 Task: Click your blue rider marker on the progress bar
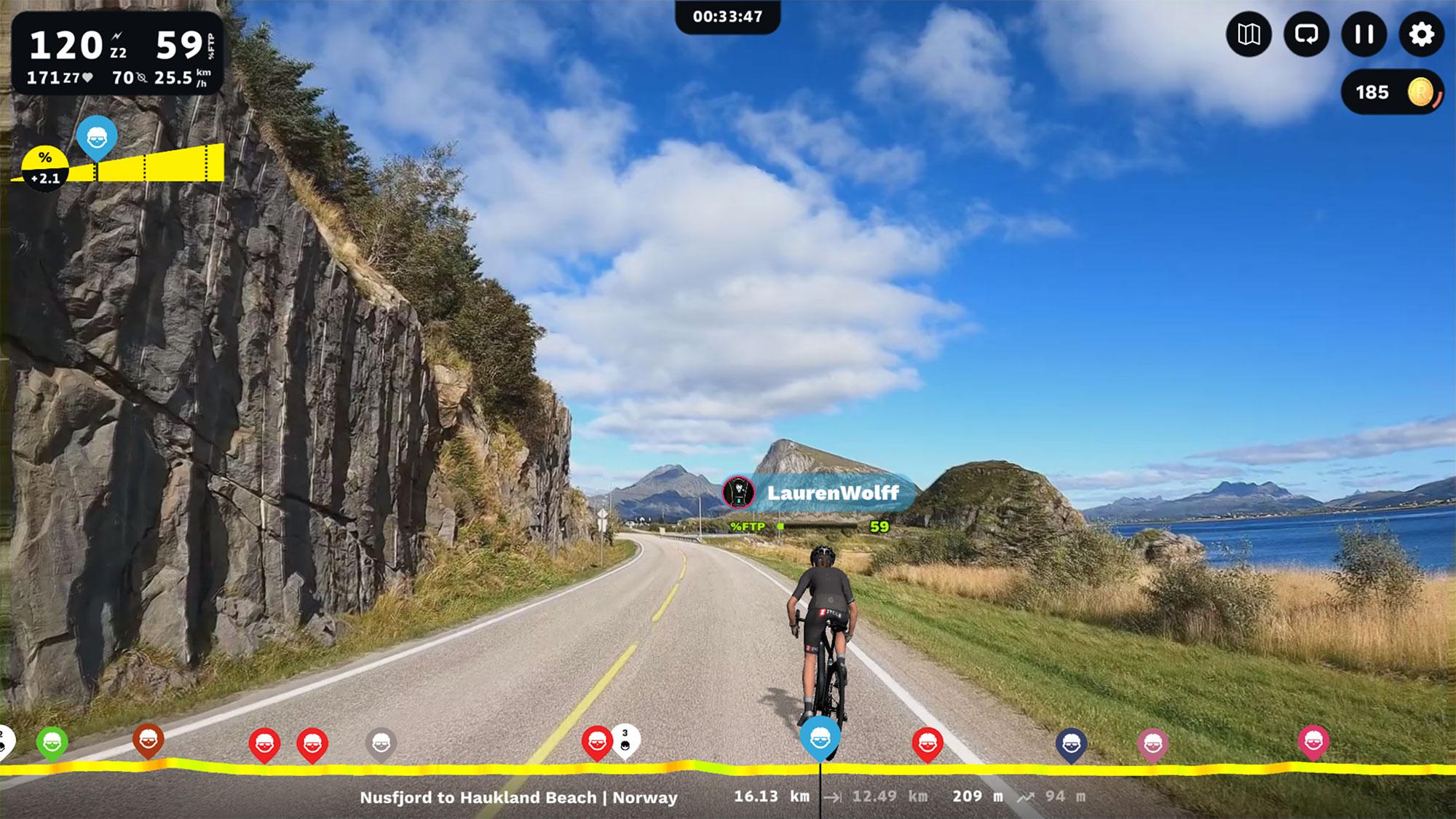[821, 737]
